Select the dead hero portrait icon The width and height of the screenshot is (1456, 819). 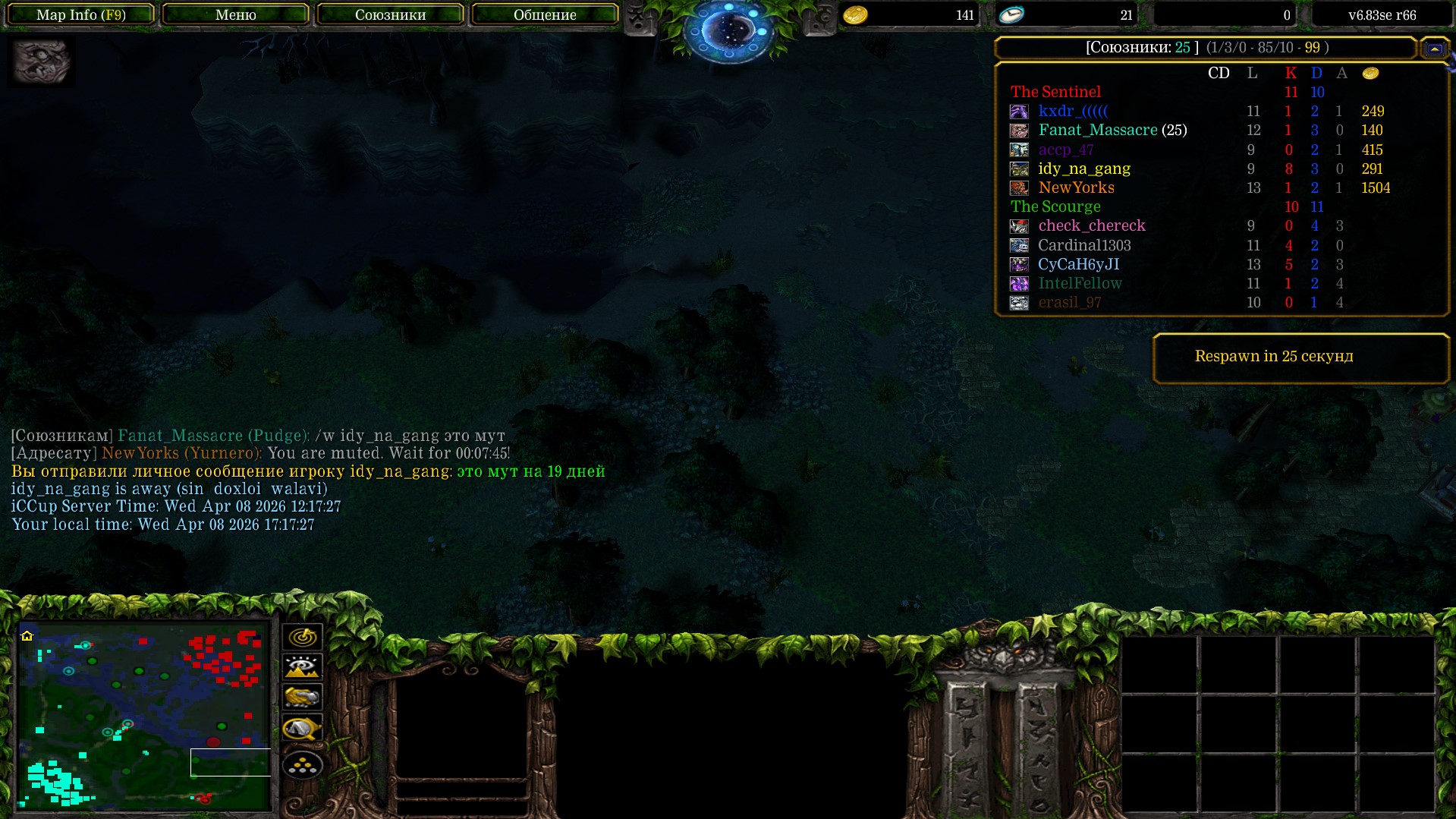[x=42, y=61]
